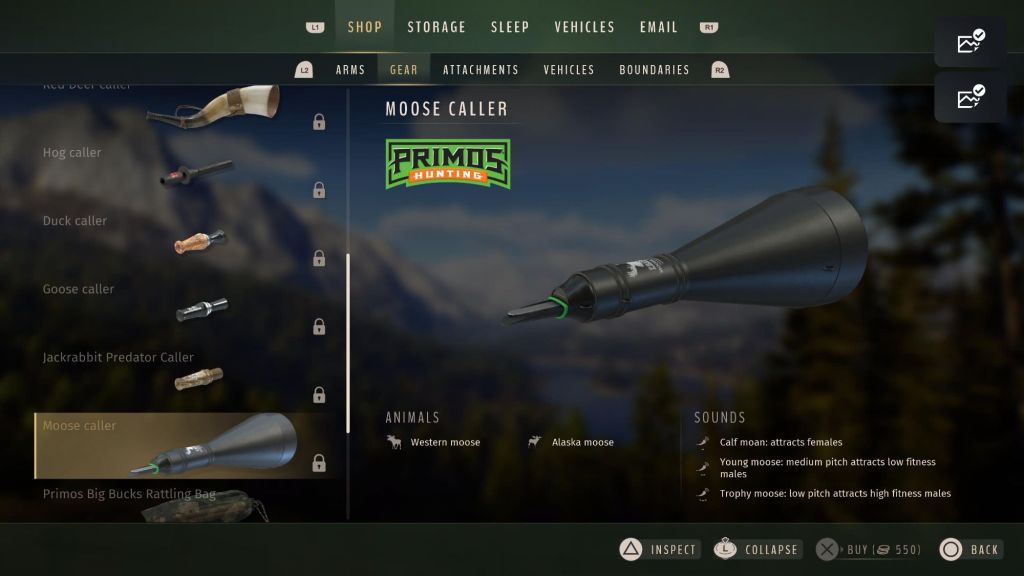Open the Email tab
The height and width of the screenshot is (576, 1024).
[658, 27]
